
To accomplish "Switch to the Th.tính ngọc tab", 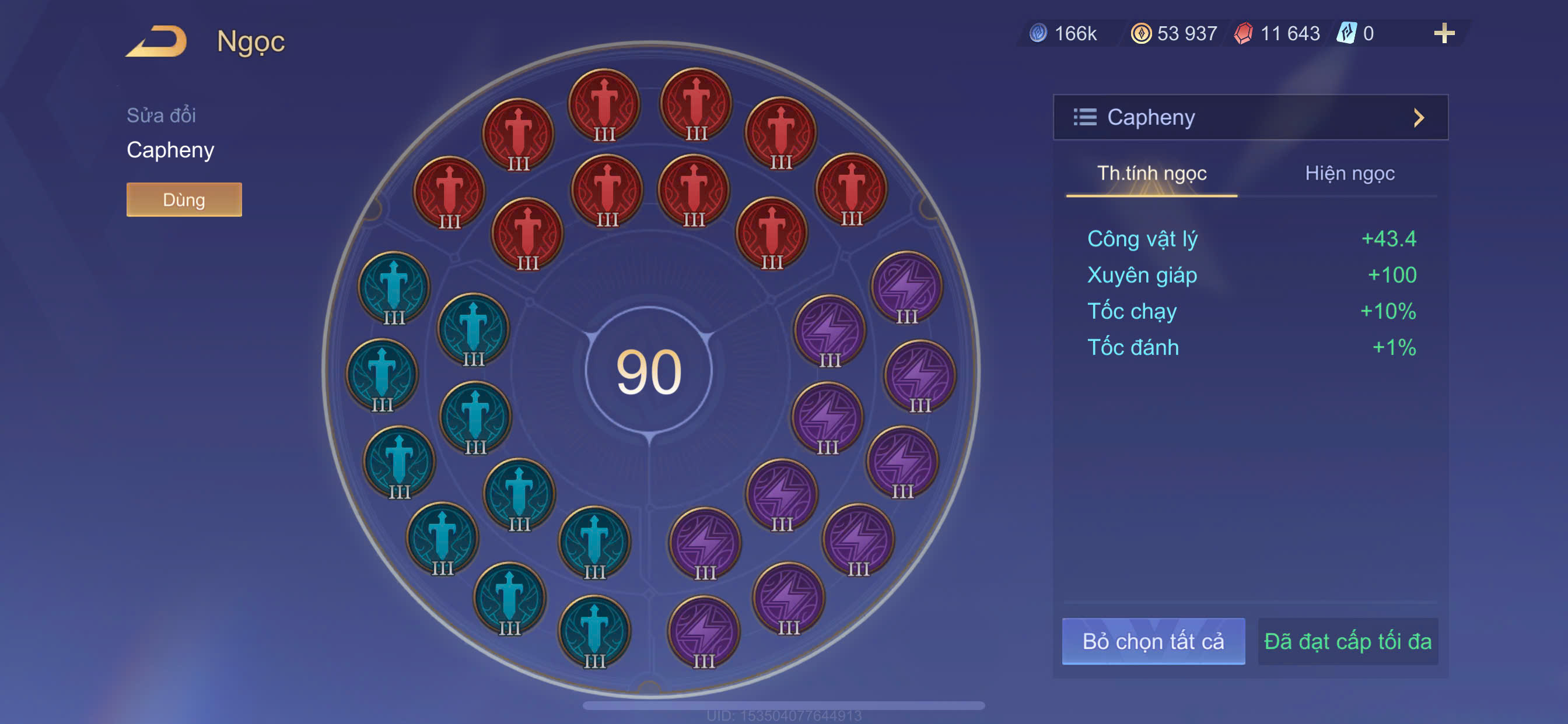I will 1151,174.
